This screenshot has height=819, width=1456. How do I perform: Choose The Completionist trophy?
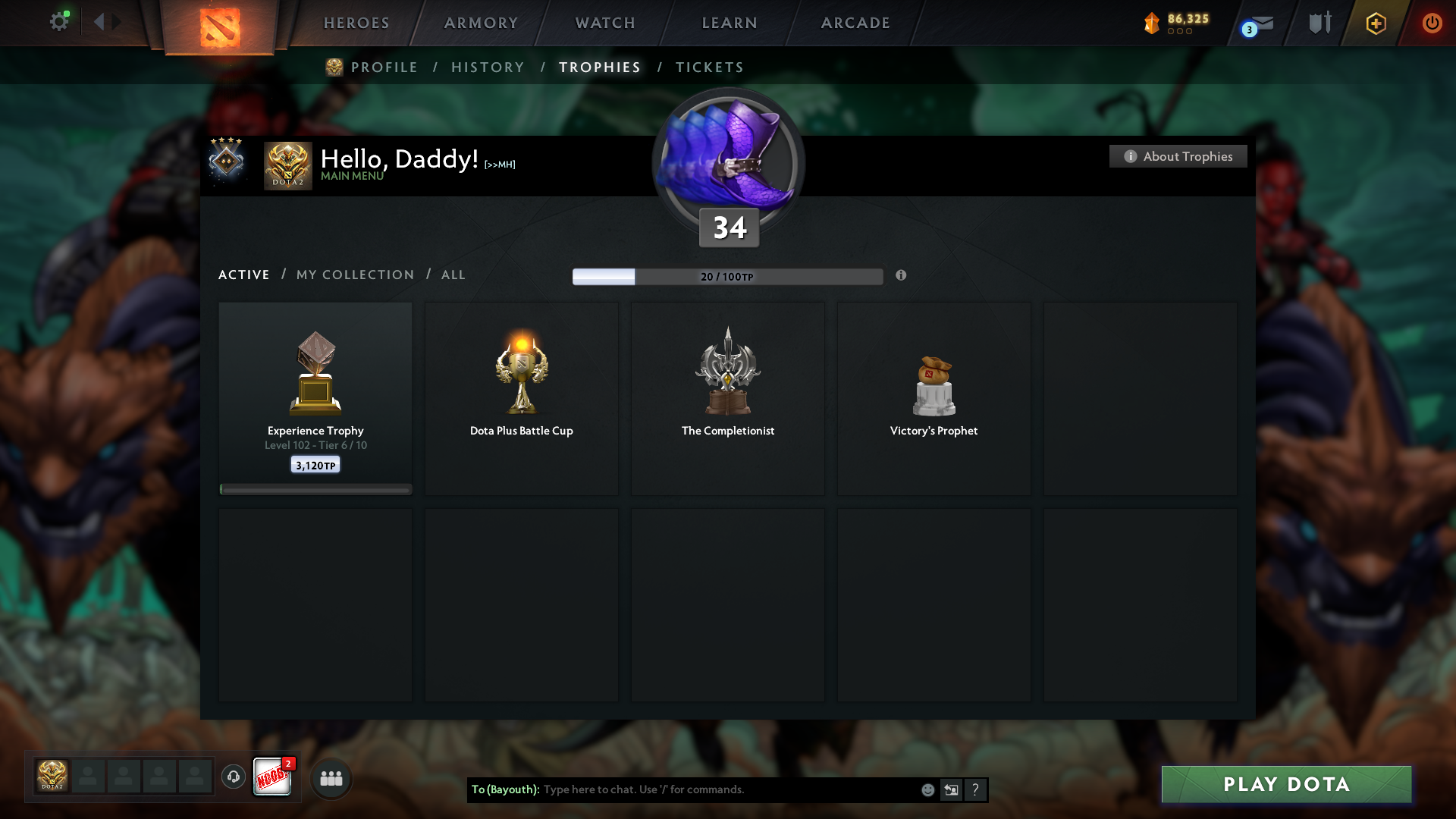pyautogui.click(x=728, y=398)
